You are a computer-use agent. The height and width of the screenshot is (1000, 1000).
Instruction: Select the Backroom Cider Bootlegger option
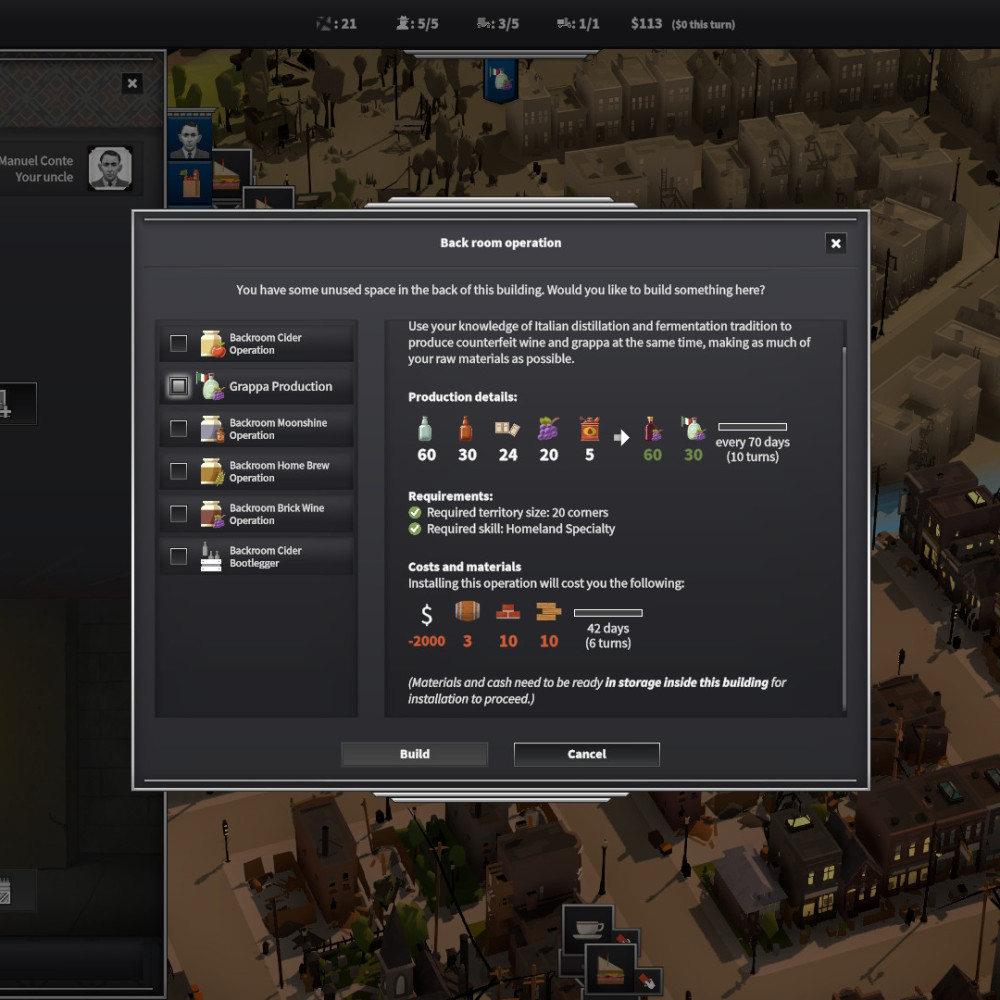pos(178,556)
